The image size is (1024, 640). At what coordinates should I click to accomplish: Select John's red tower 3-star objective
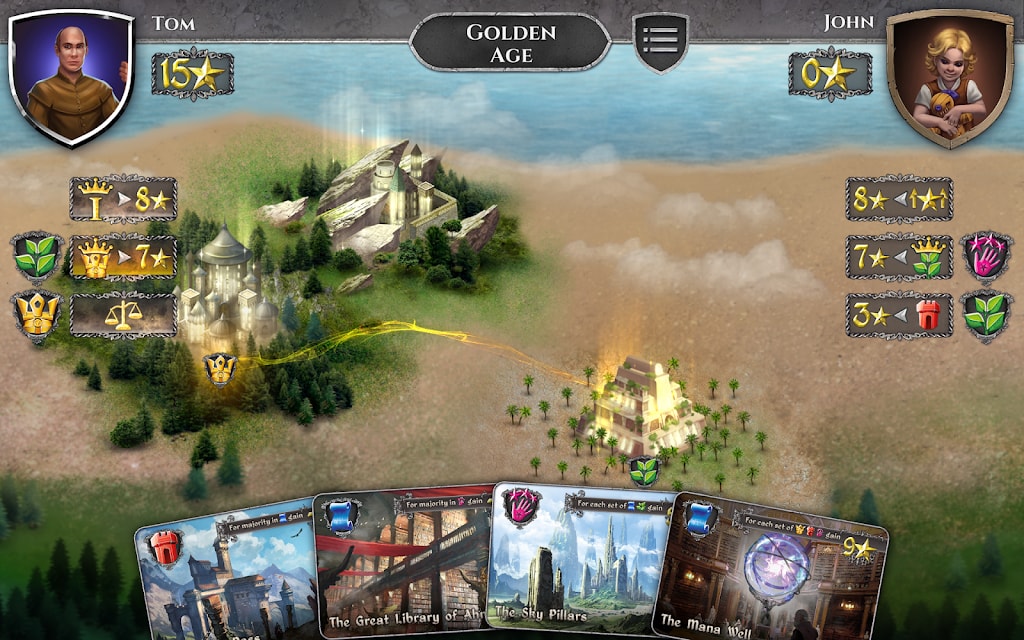899,315
